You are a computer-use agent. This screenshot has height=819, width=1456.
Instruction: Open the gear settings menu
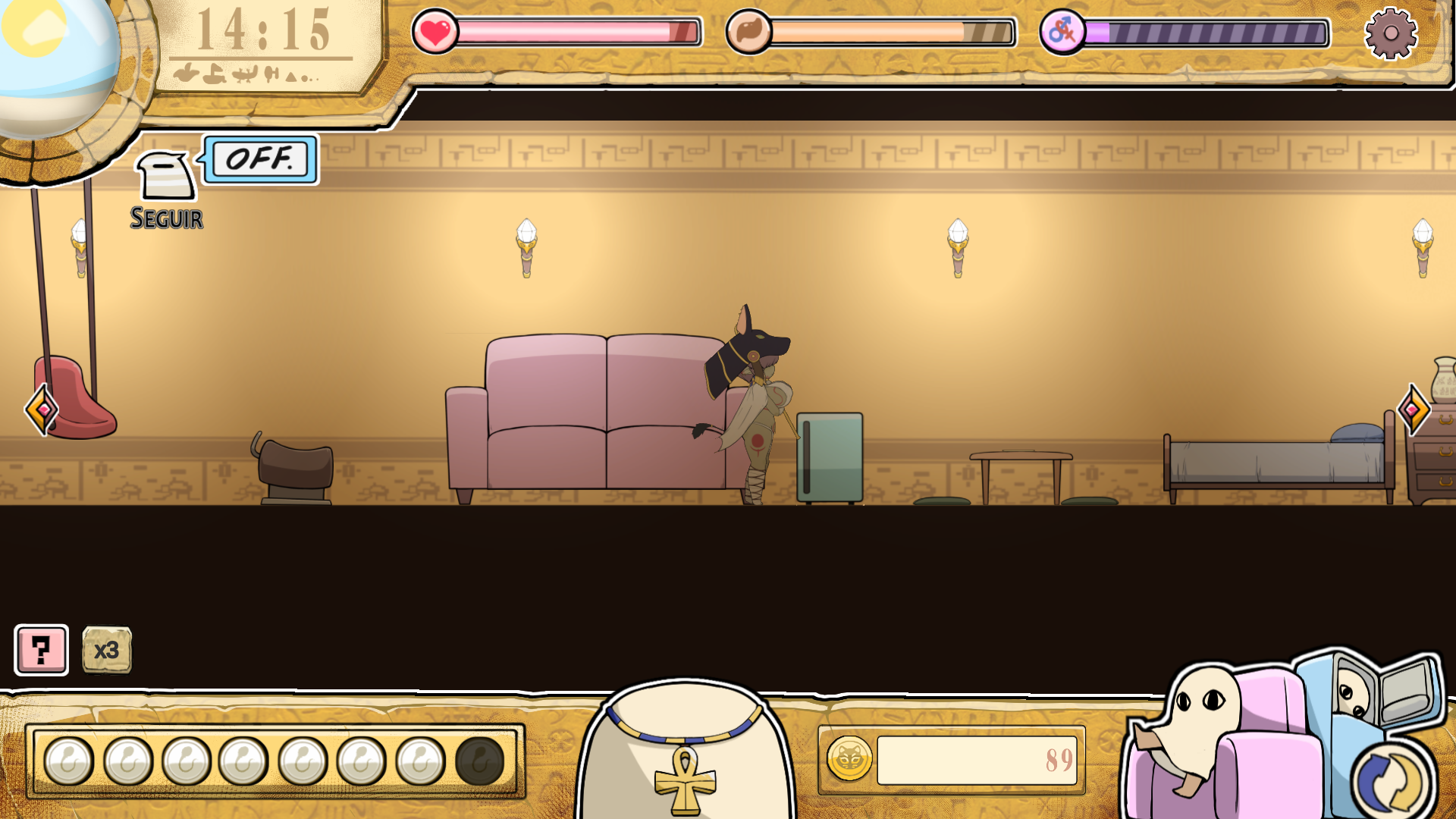(x=1390, y=33)
